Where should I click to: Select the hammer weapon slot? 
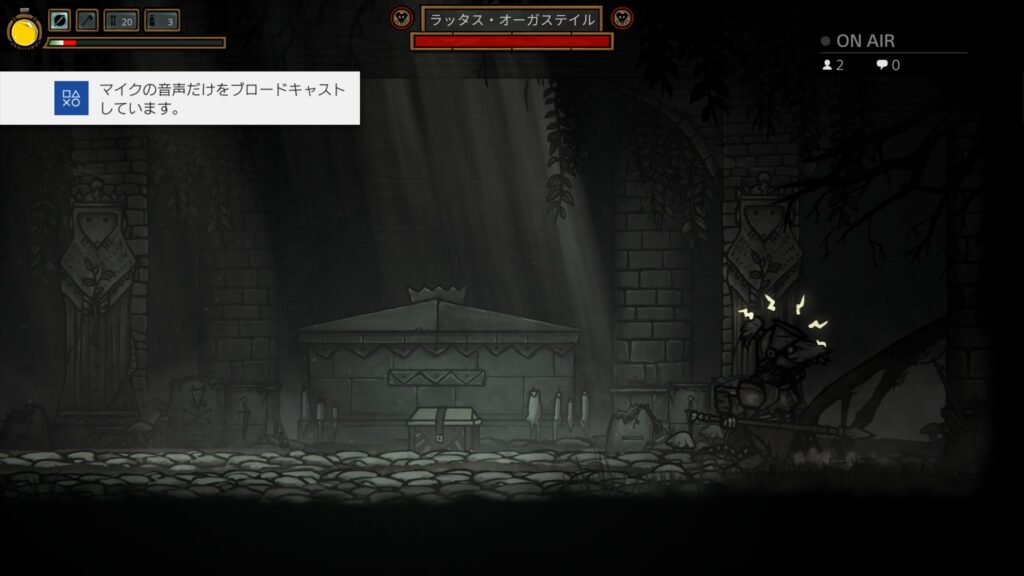tap(87, 20)
